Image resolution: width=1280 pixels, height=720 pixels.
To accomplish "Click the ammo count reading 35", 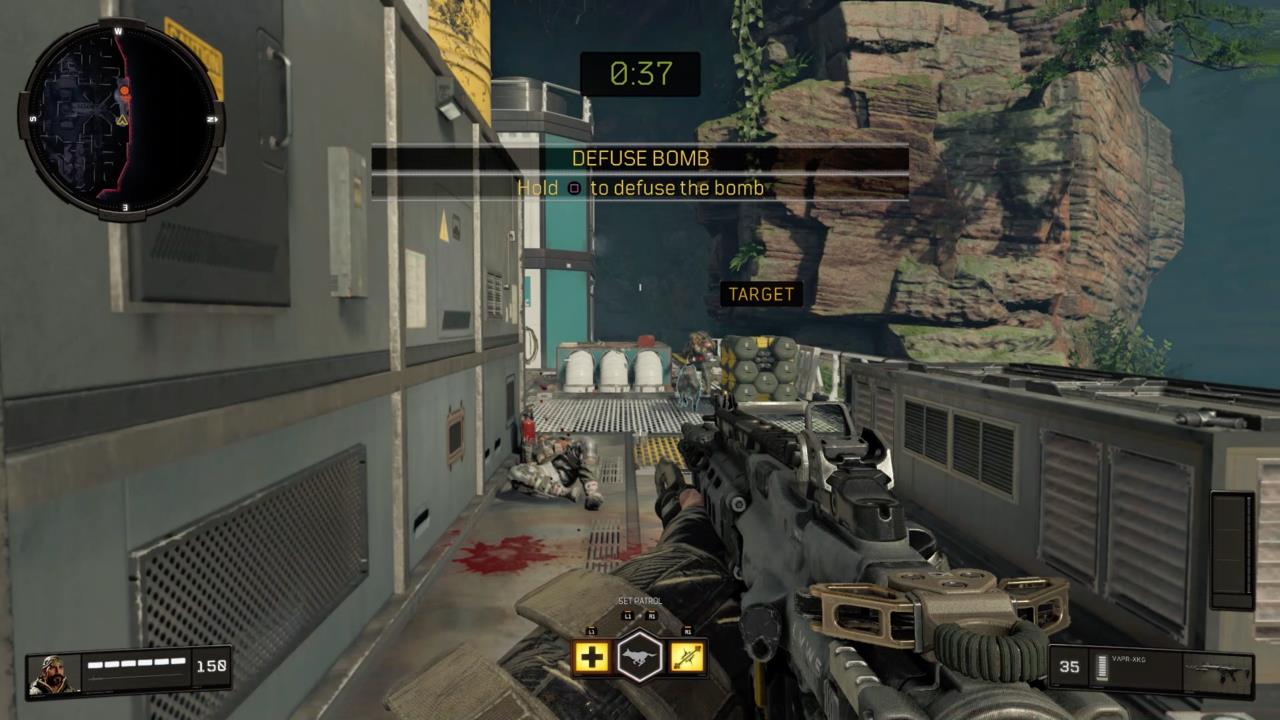I will 1071,666.
